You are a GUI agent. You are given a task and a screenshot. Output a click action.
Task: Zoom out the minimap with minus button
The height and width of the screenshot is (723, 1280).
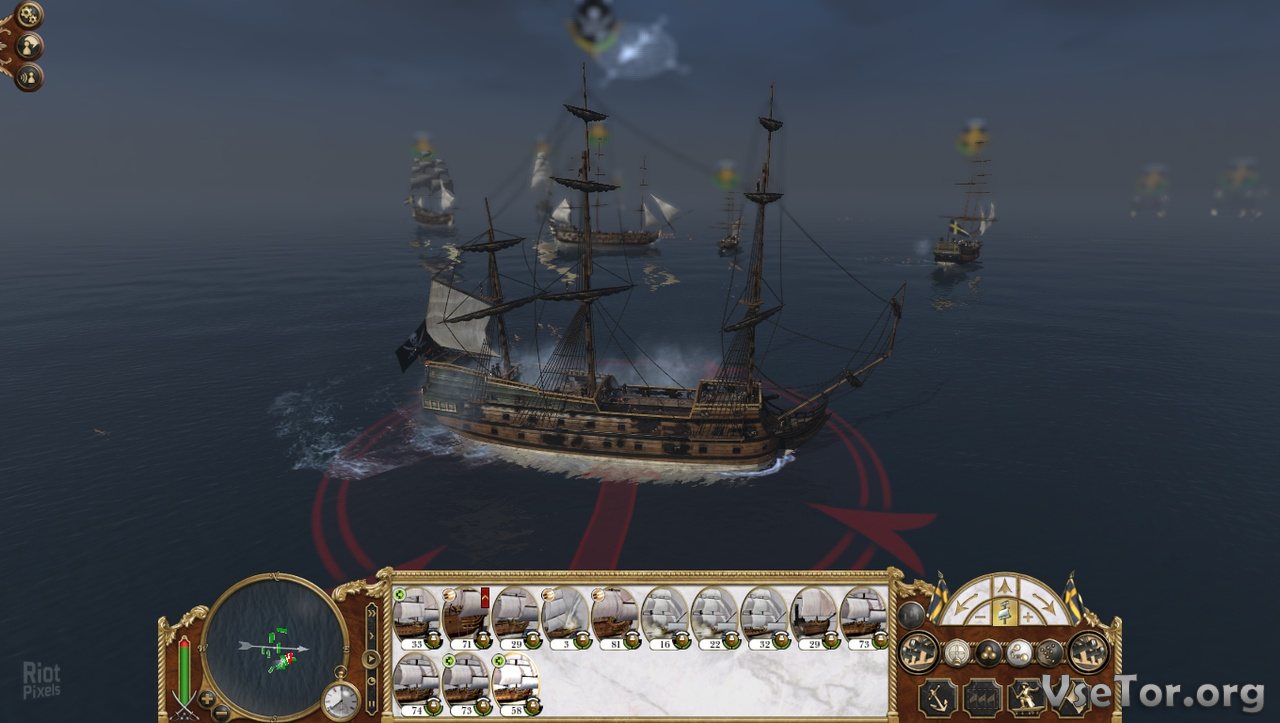coord(221,712)
